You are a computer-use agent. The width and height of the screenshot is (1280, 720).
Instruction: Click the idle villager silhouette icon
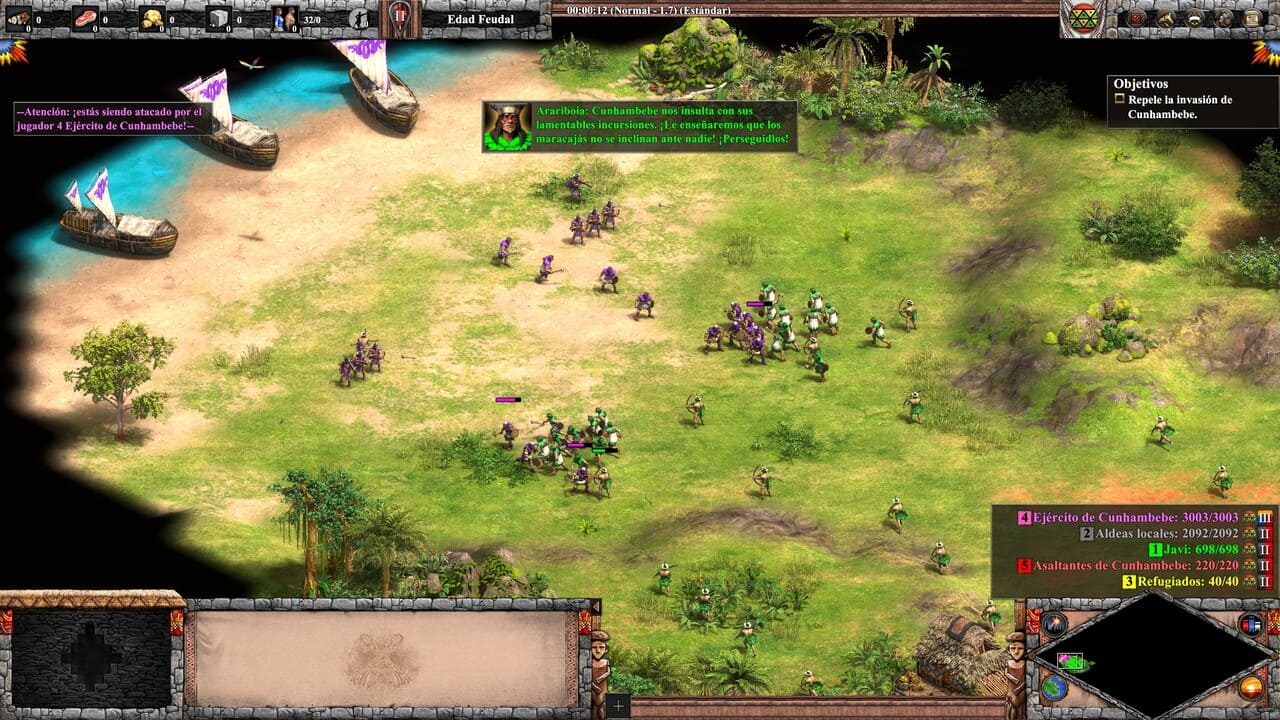pyautogui.click(x=360, y=18)
